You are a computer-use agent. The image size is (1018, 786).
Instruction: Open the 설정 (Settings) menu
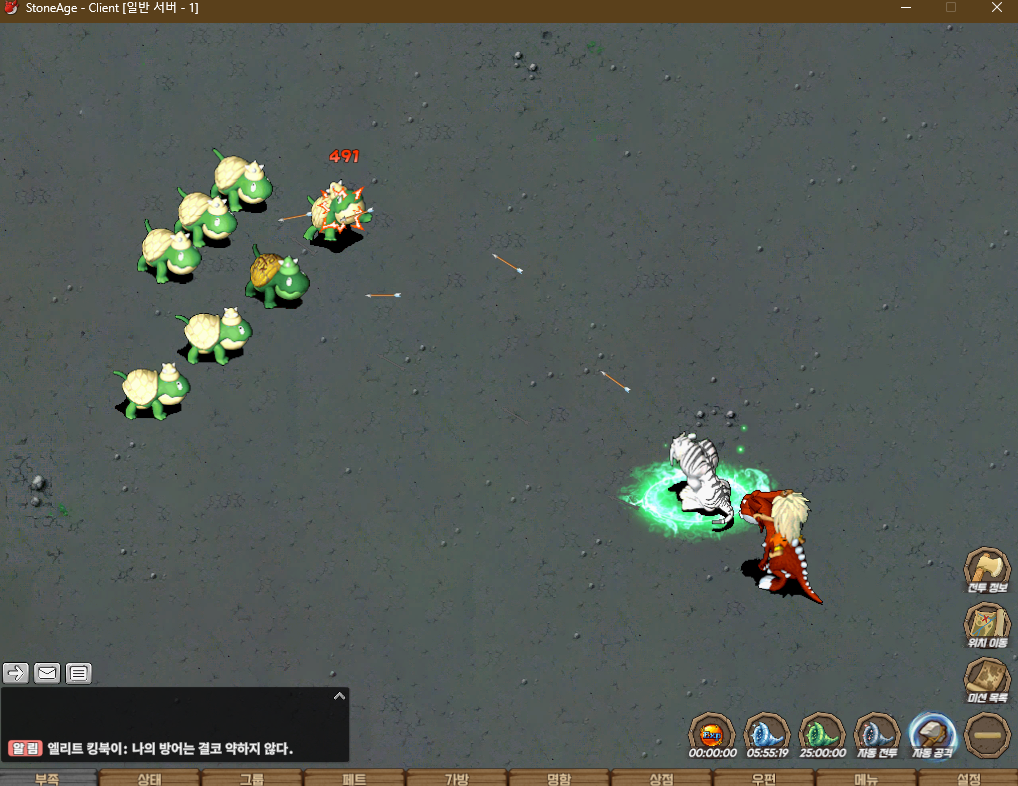pyautogui.click(x=968, y=778)
